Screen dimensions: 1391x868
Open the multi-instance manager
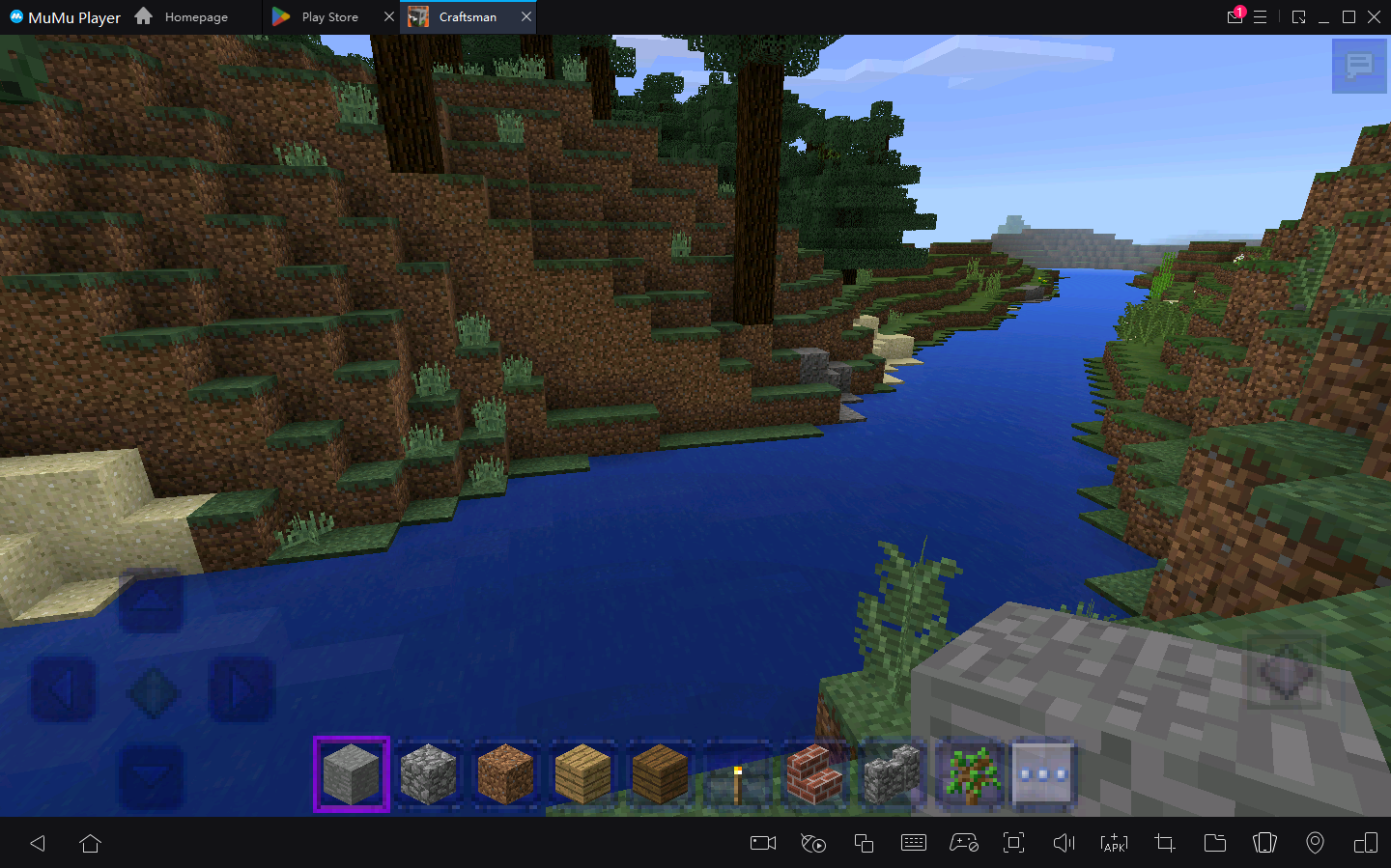click(864, 843)
